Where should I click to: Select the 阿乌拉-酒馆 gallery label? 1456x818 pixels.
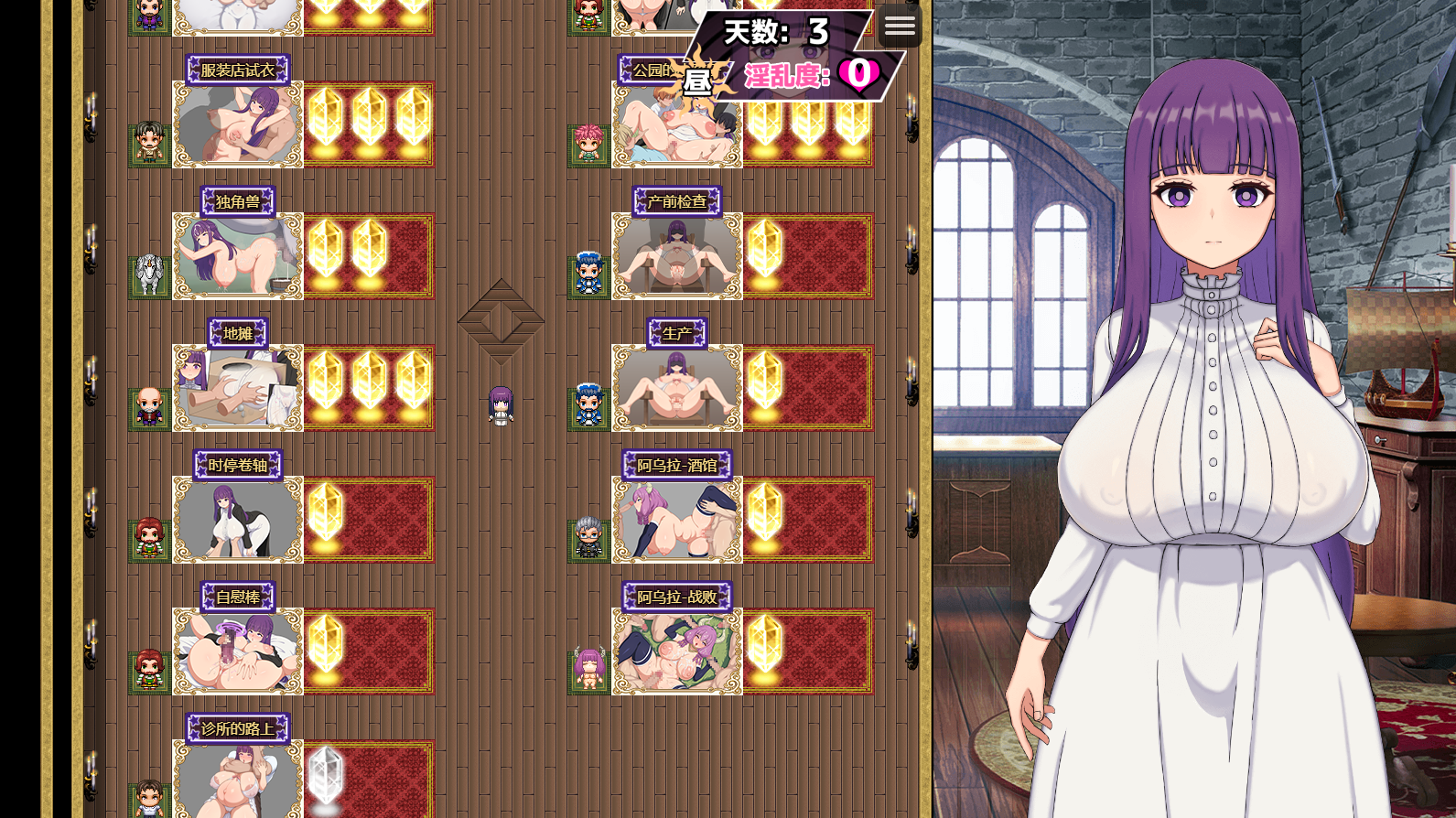[677, 466]
